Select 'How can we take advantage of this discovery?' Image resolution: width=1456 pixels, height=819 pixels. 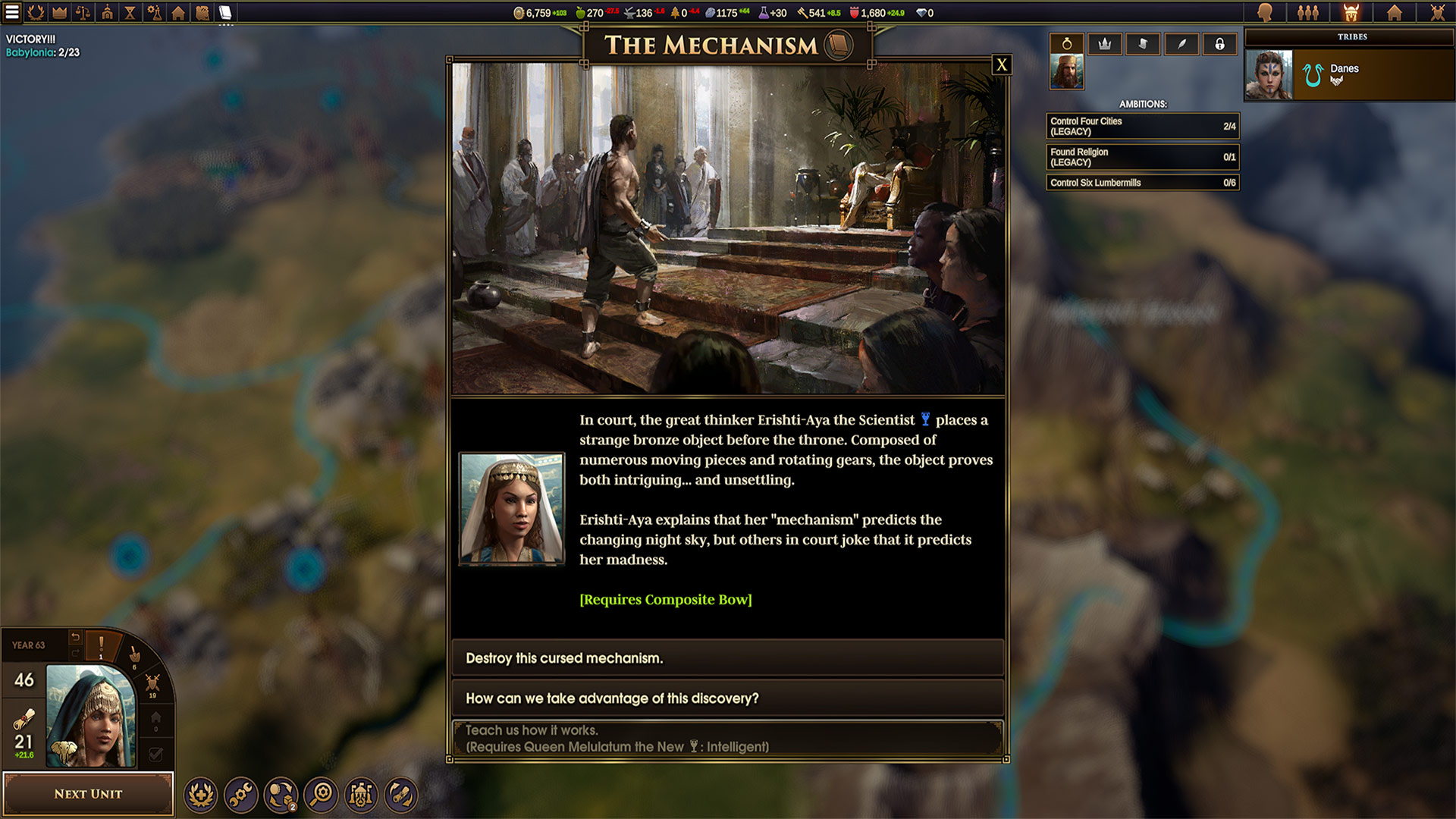(x=727, y=698)
